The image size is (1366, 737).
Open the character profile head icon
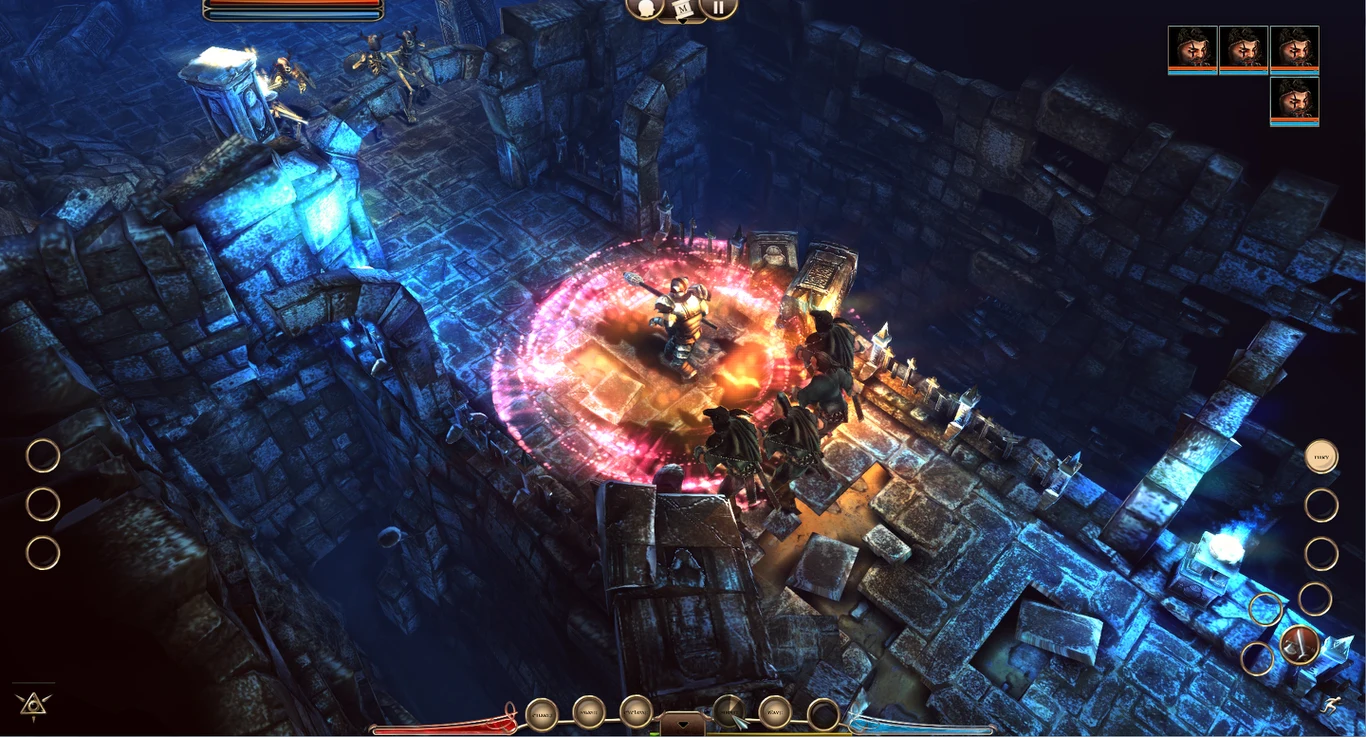646,8
